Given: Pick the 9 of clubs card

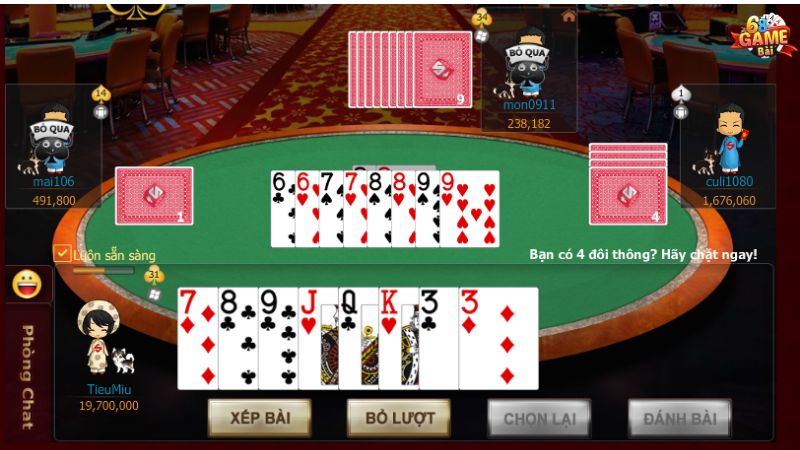Looking at the screenshot, I should pos(277,338).
